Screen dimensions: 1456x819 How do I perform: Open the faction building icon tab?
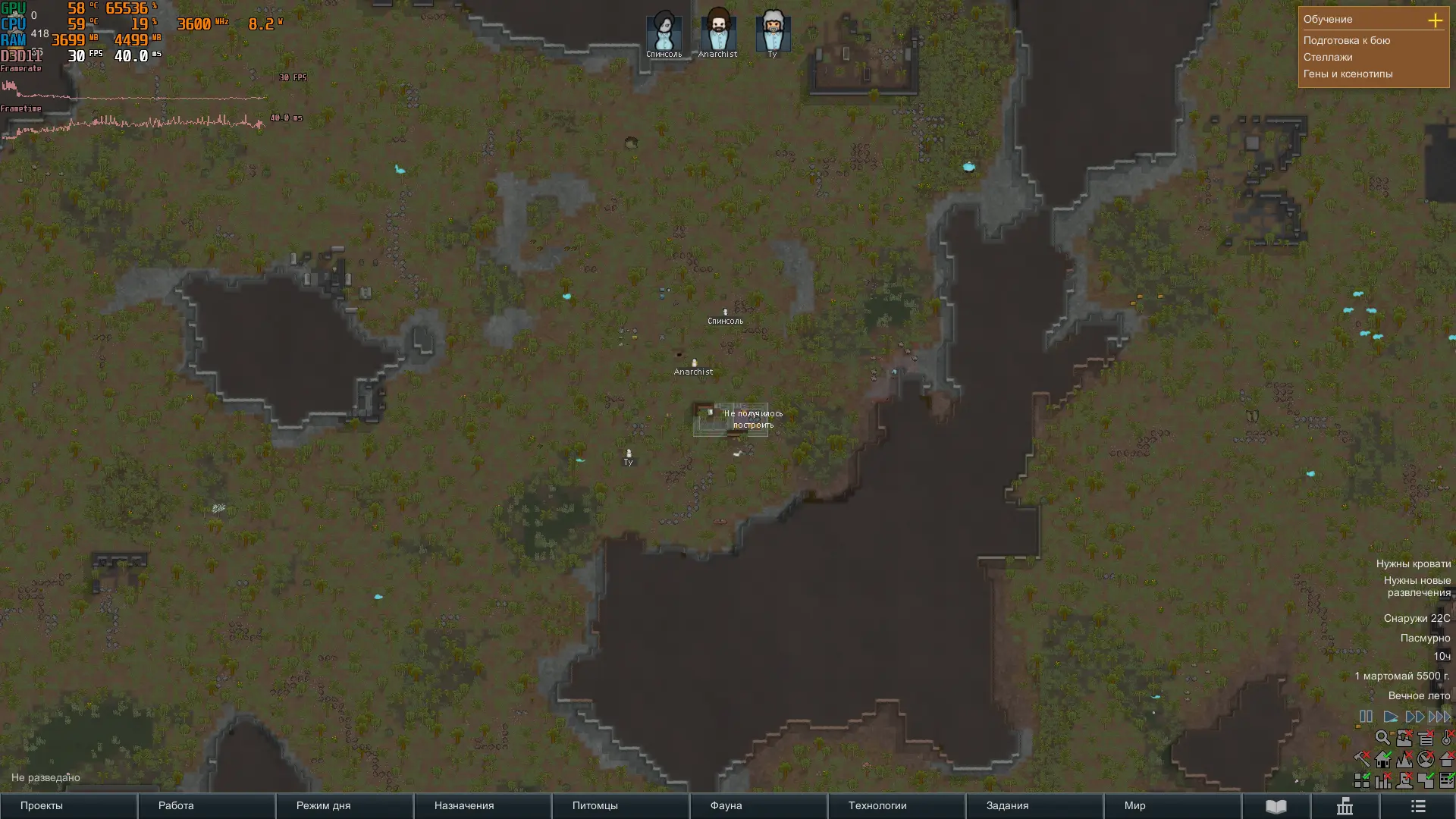[1345, 806]
